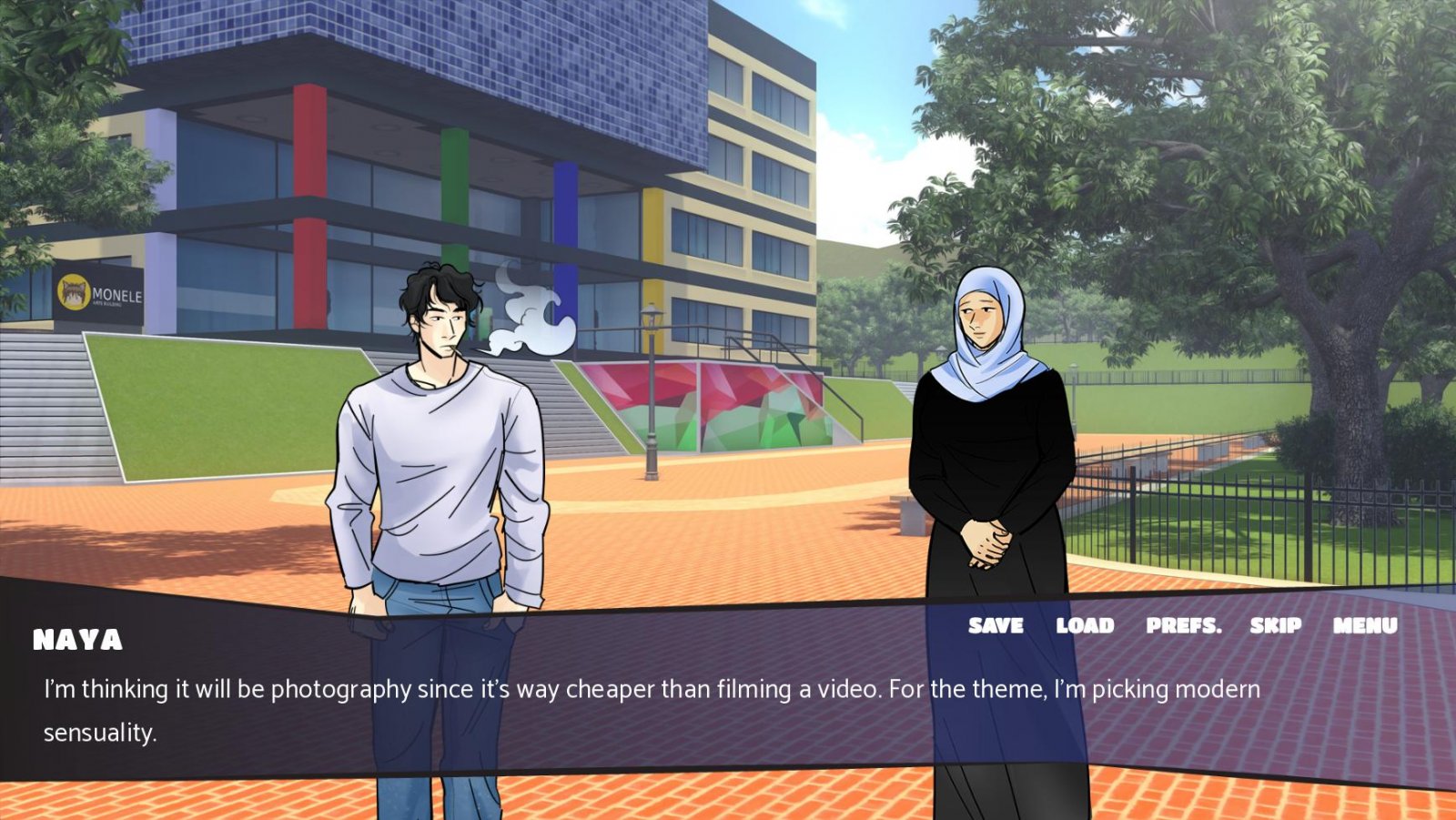Open PREFS. settings
This screenshot has width=1456, height=820.
(1183, 625)
